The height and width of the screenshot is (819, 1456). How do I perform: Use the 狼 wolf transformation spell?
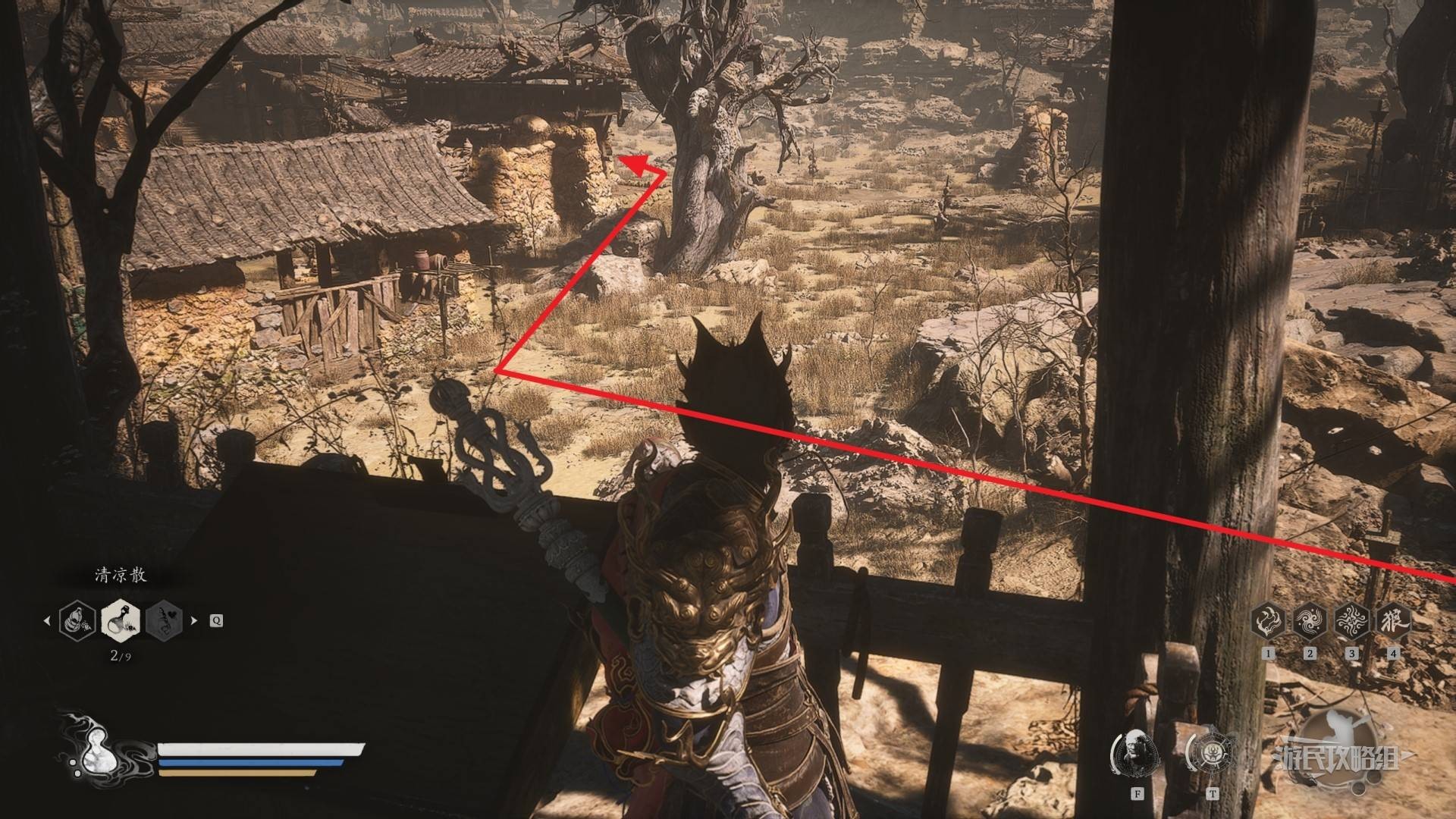1392,621
